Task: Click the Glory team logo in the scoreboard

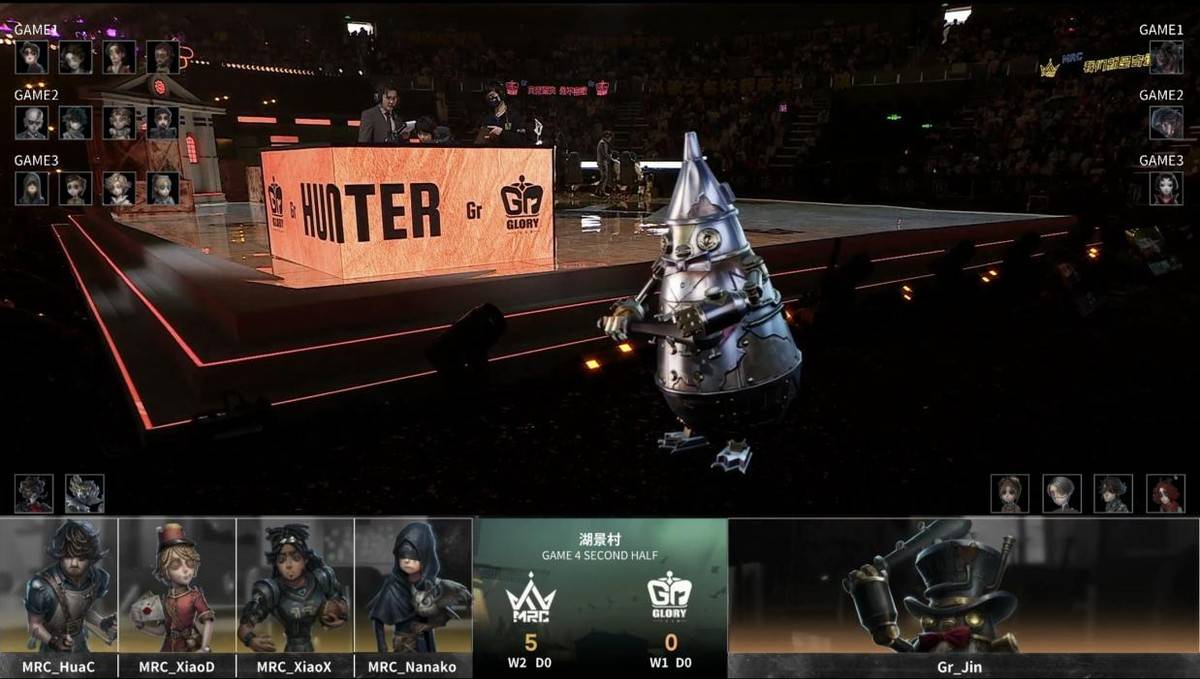Action: (670, 598)
